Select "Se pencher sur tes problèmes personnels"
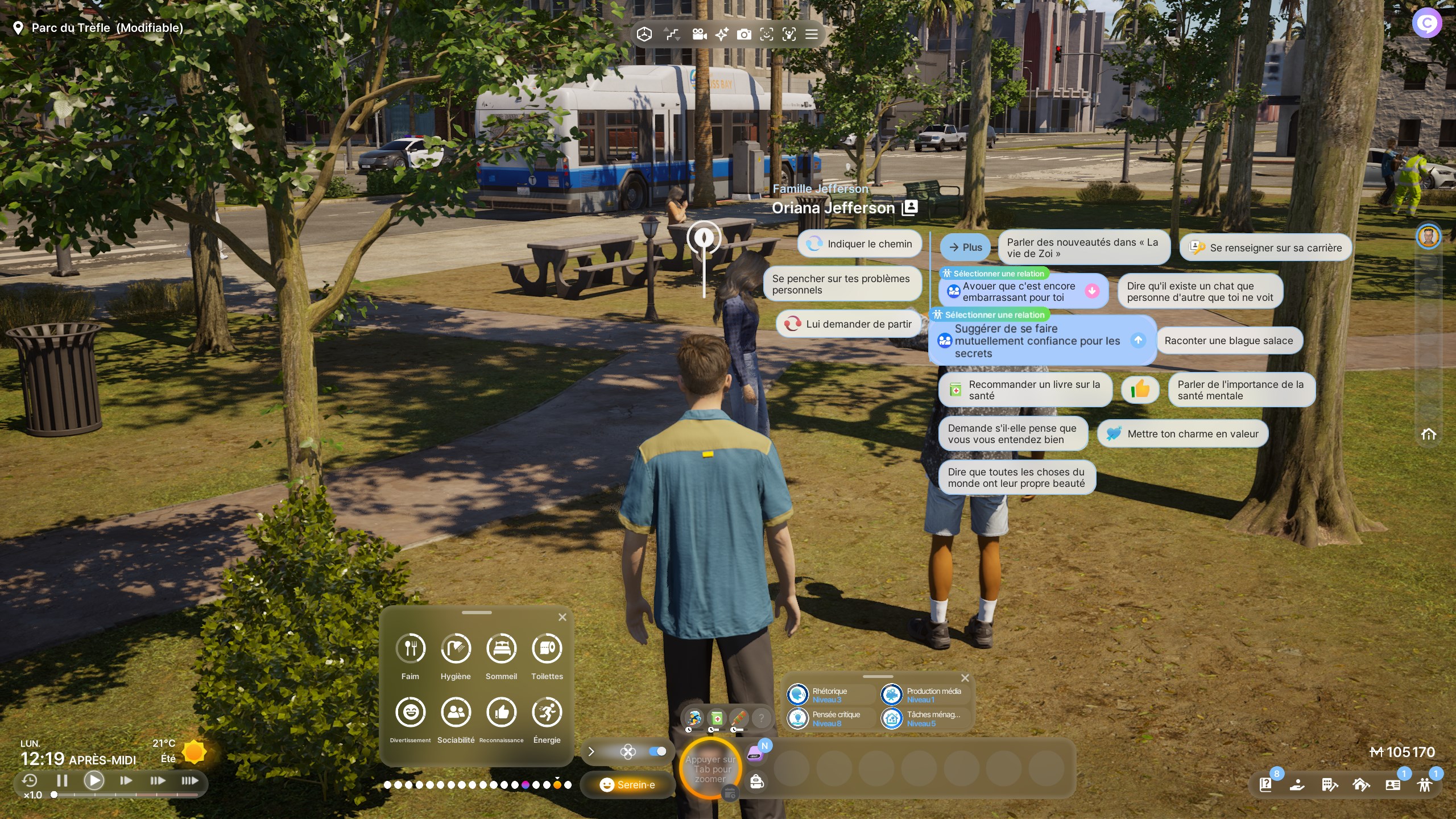This screenshot has height=819, width=1456. point(842,284)
